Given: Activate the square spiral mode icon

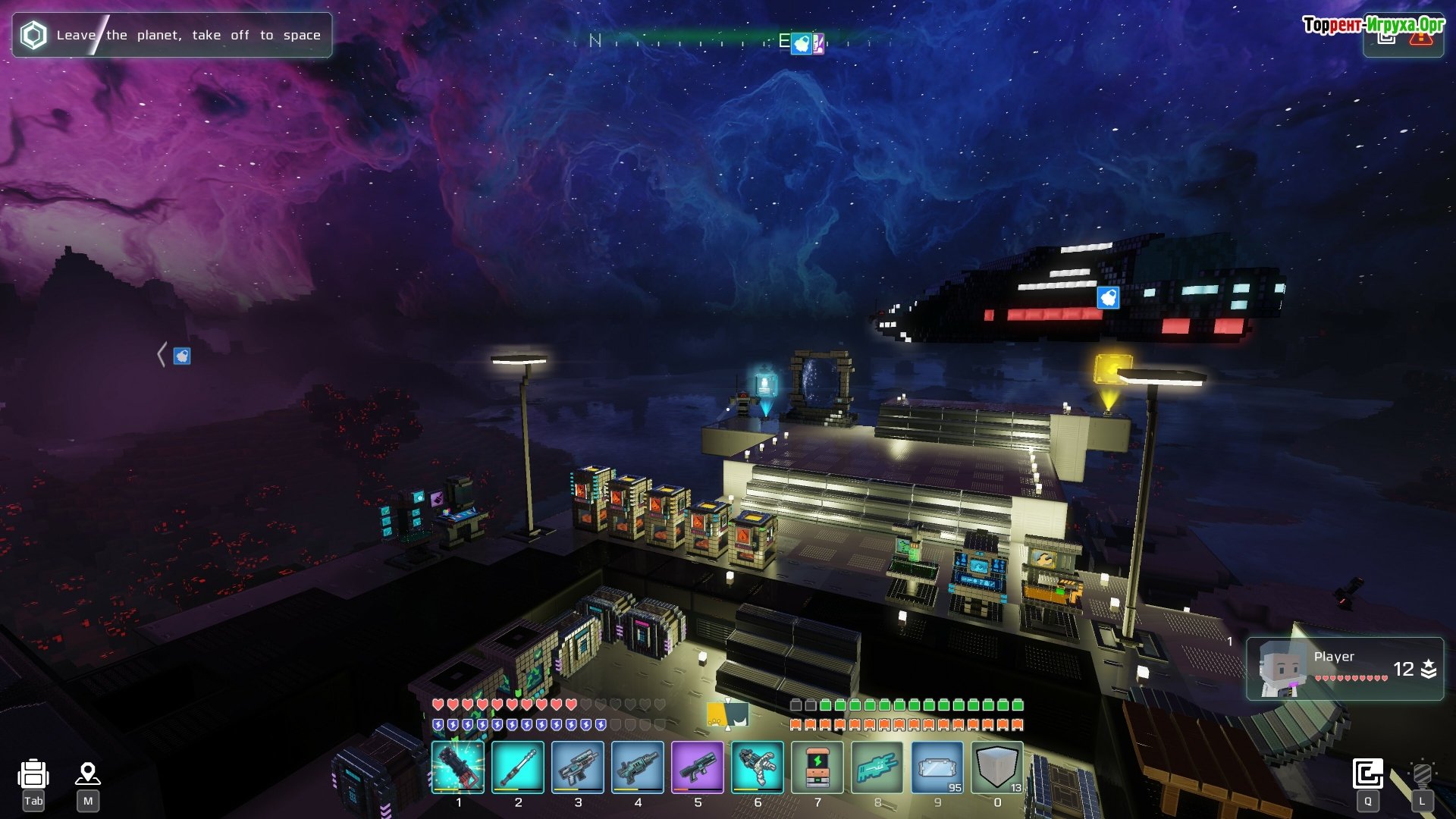Looking at the screenshot, I should pos(1367,774).
